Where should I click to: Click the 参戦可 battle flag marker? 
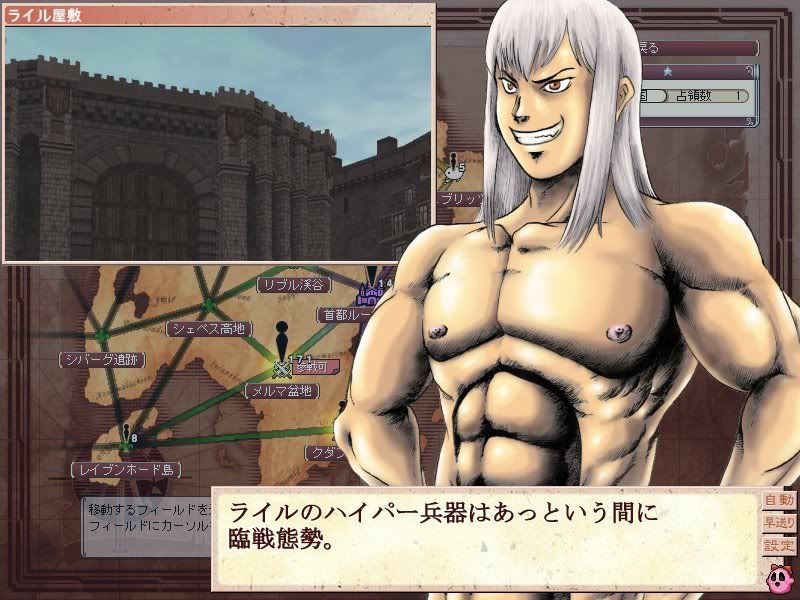click(x=304, y=367)
